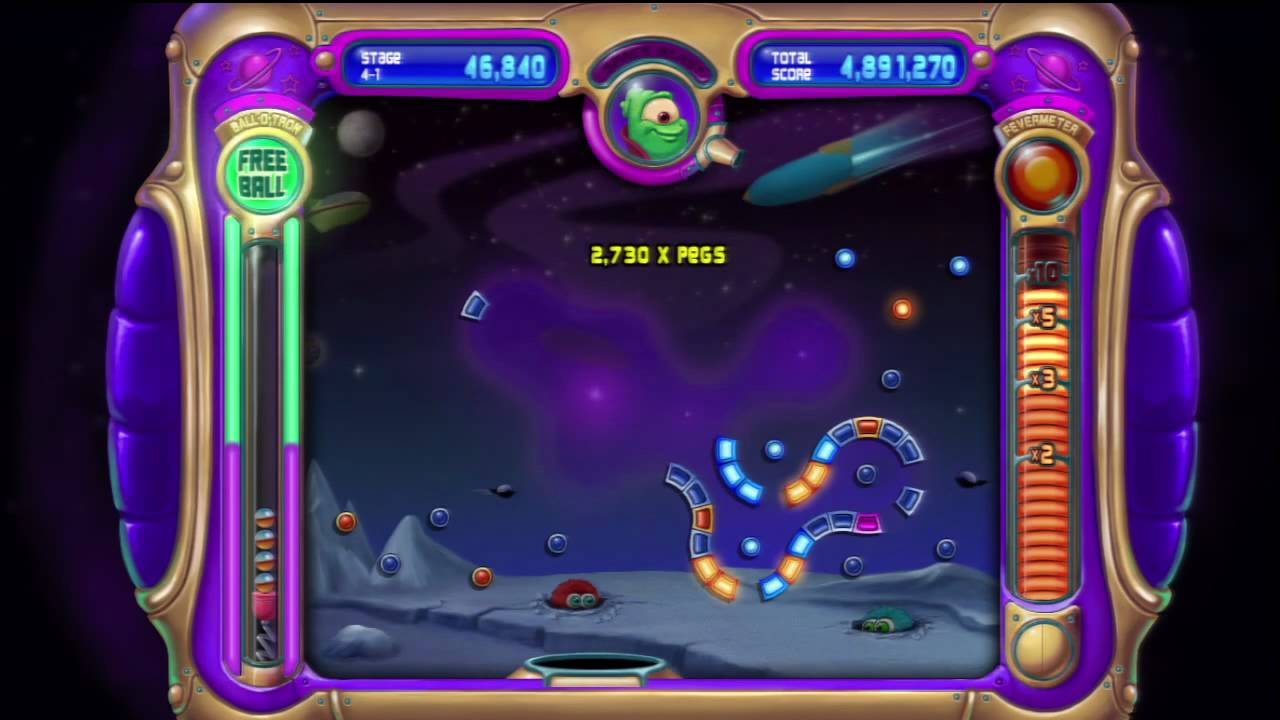Screen dimensions: 1280x720
Task: Click the orange peg near the top right
Action: coord(903,310)
